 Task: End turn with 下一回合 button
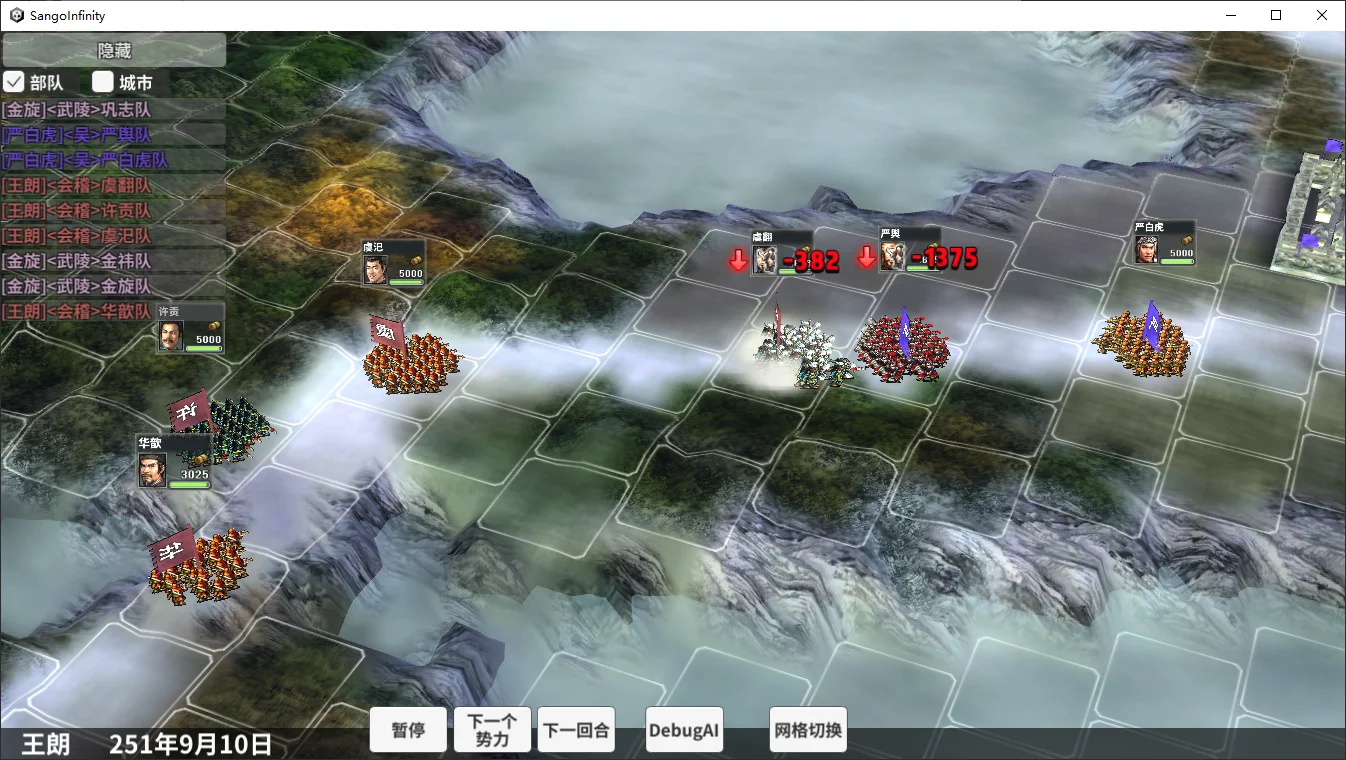pyautogui.click(x=576, y=730)
